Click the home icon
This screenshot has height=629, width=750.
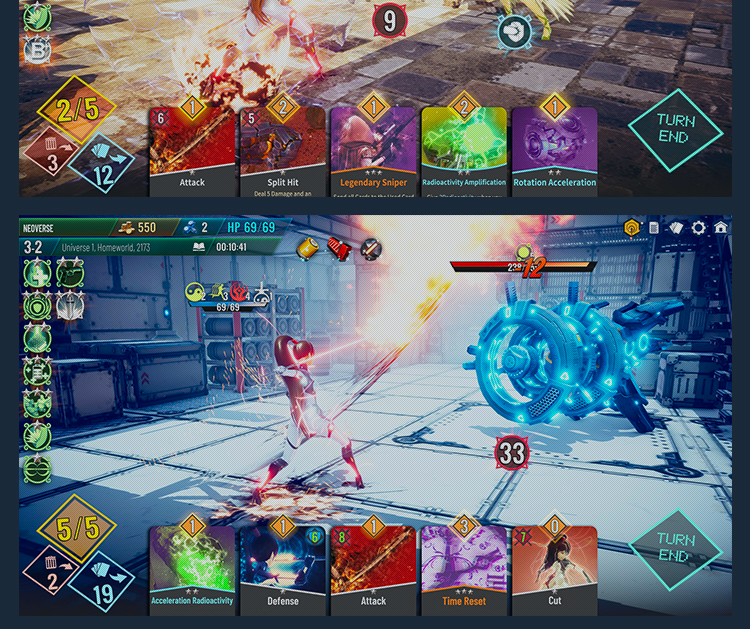click(x=720, y=228)
